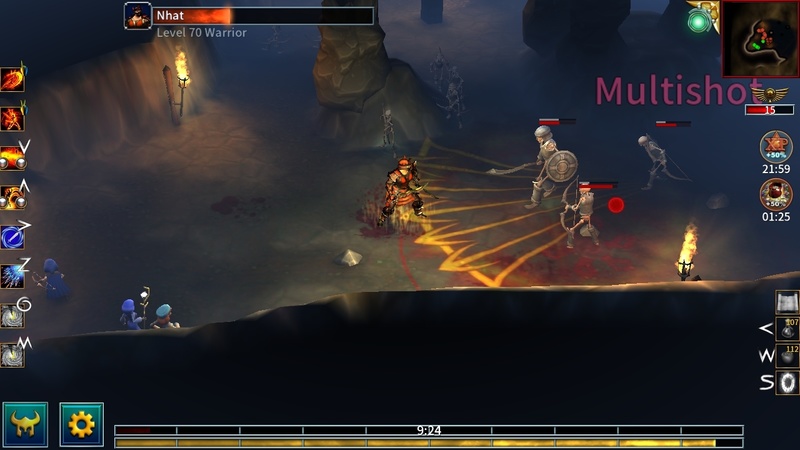Screen dimensions: 800x450
Task: Use the potion flask with 107 count
Action: coord(788,328)
